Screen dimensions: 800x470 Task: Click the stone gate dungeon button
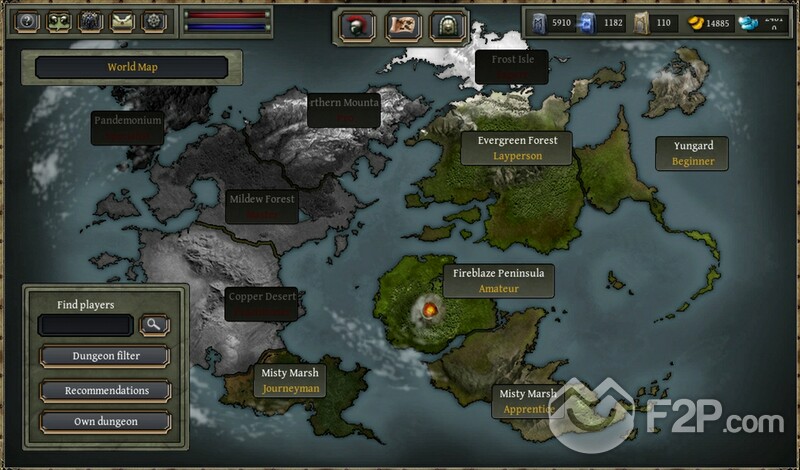449,26
